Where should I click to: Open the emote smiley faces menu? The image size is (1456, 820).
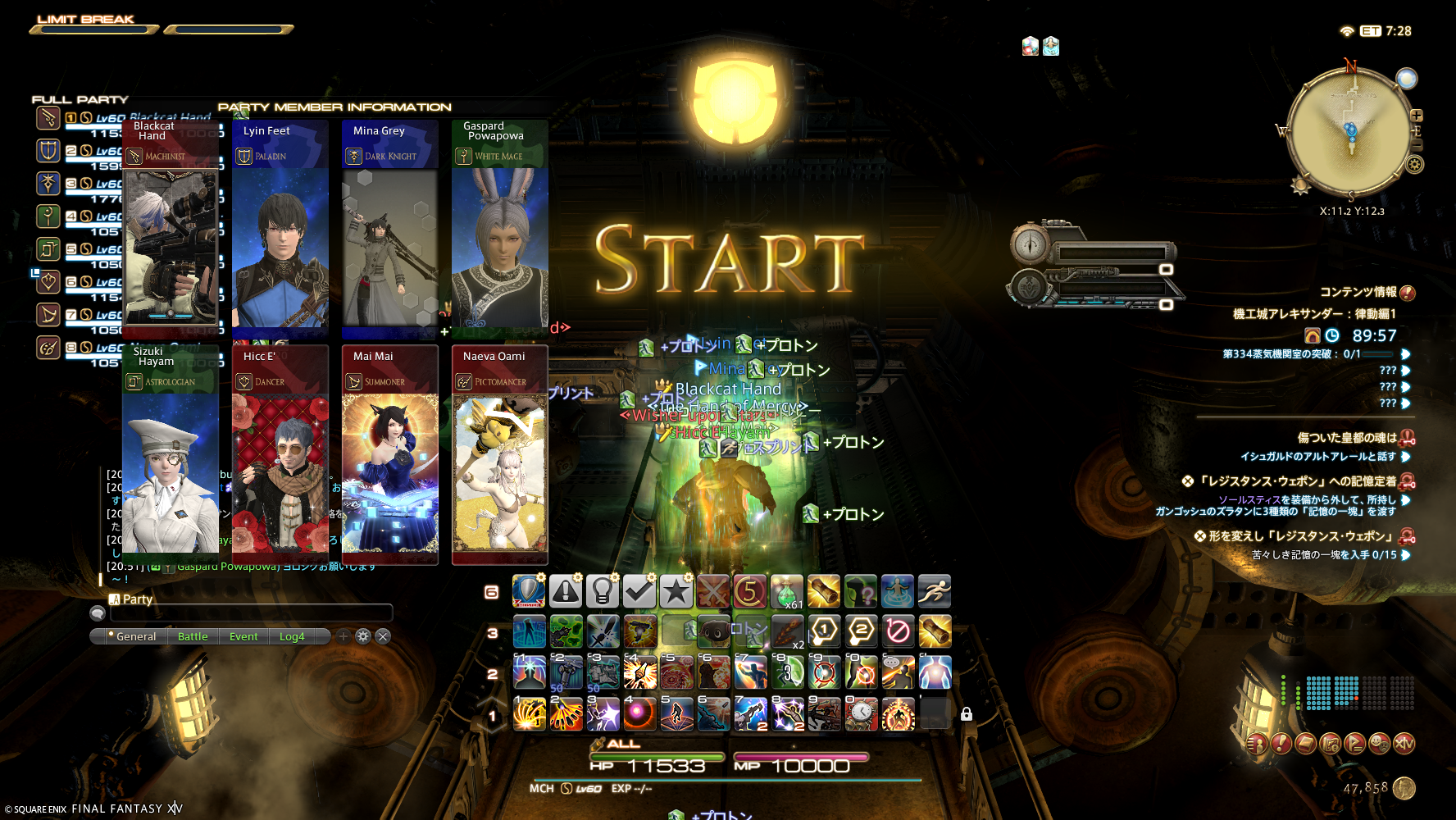click(x=1380, y=744)
